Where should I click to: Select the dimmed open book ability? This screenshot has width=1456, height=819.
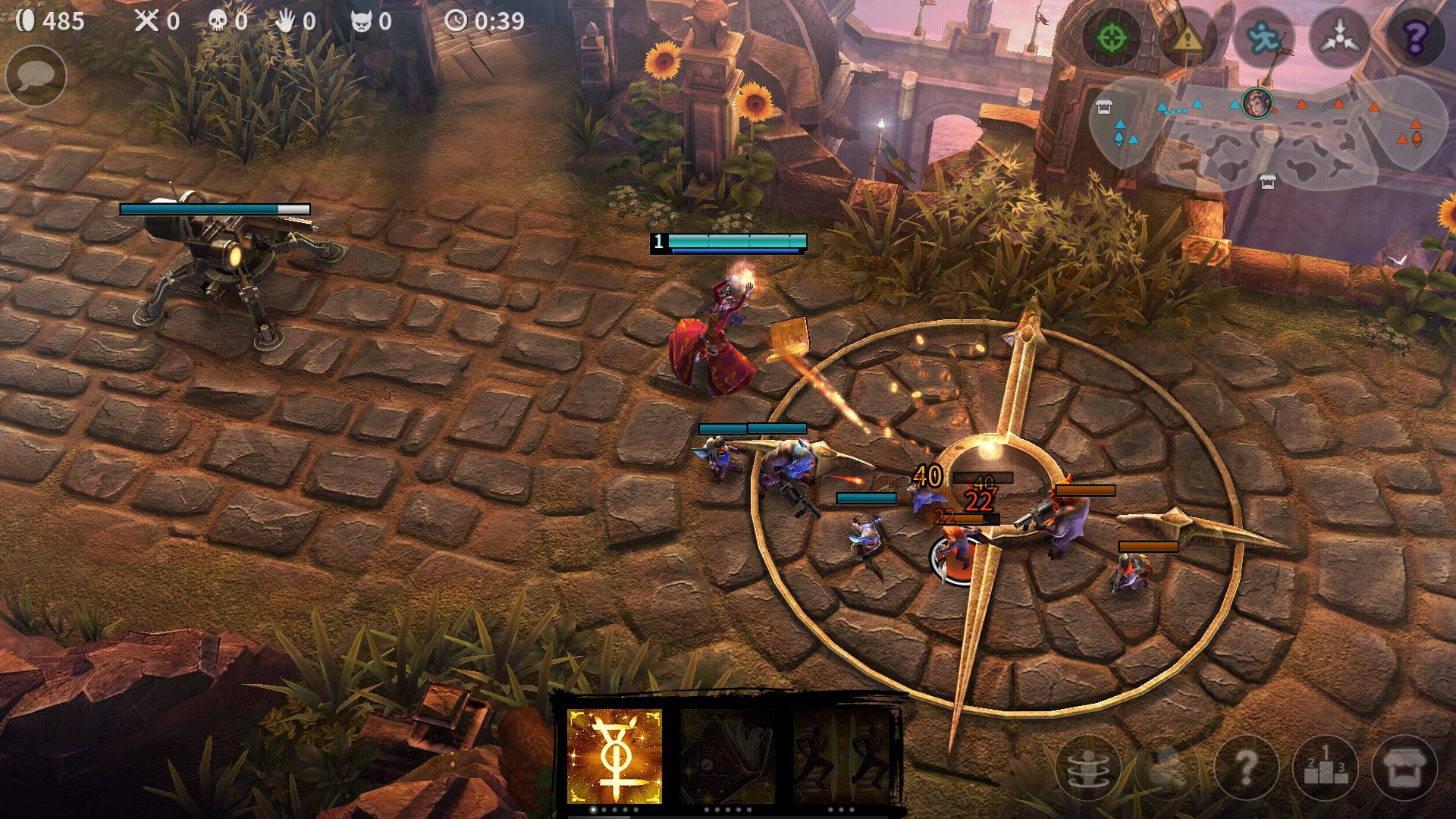pos(726,756)
